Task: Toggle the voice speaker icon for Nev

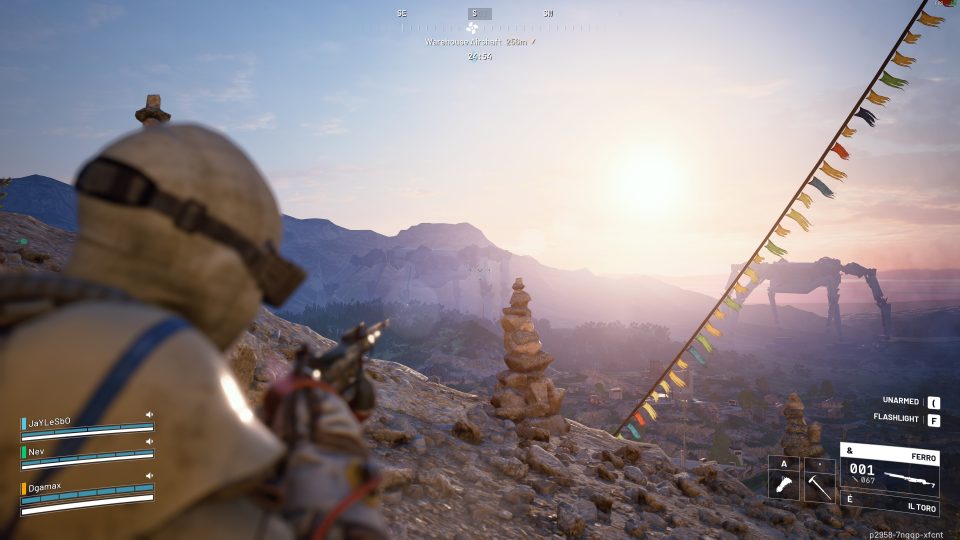Action: coord(149,441)
